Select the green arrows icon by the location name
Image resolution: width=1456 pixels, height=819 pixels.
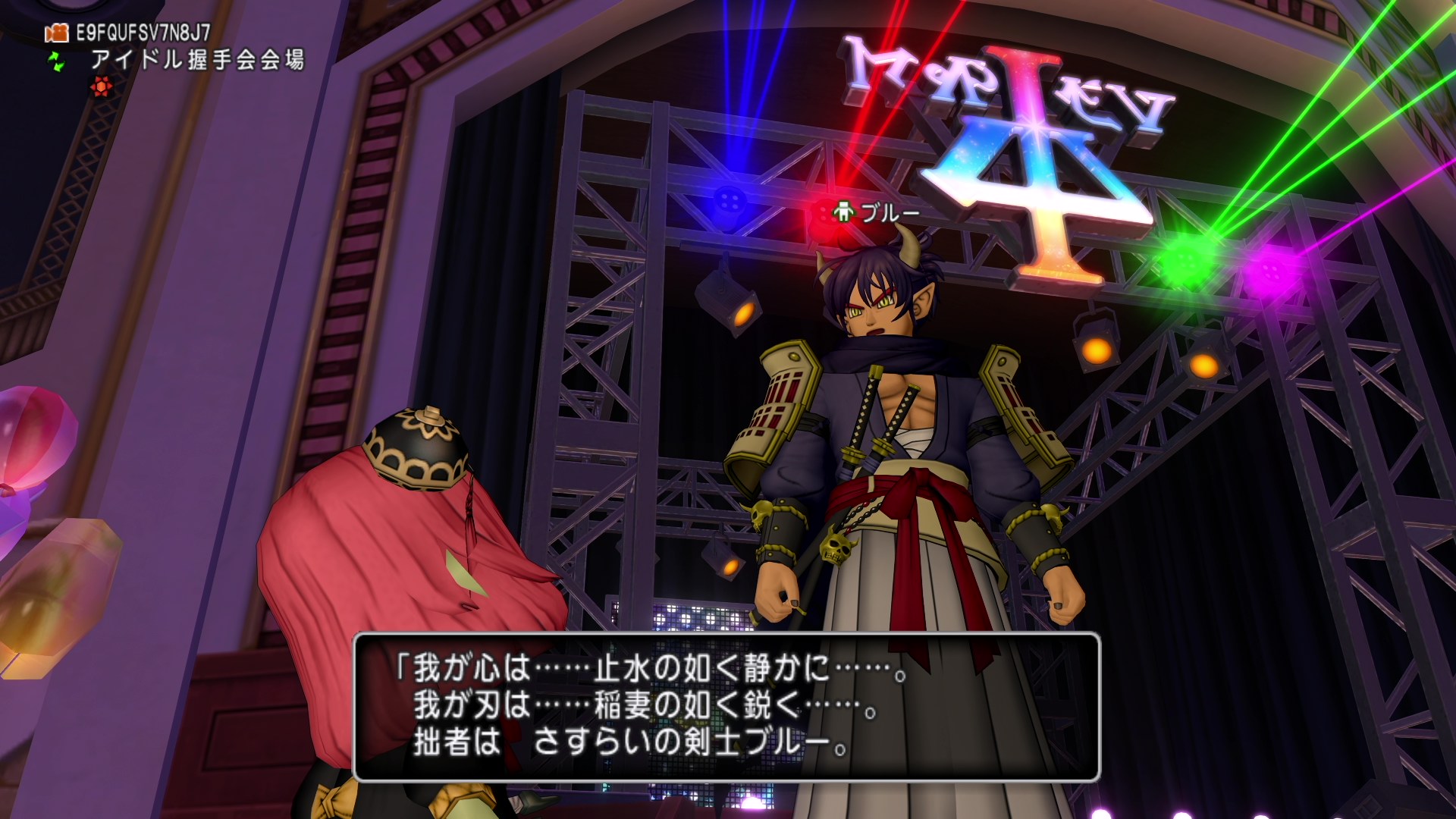click(57, 61)
